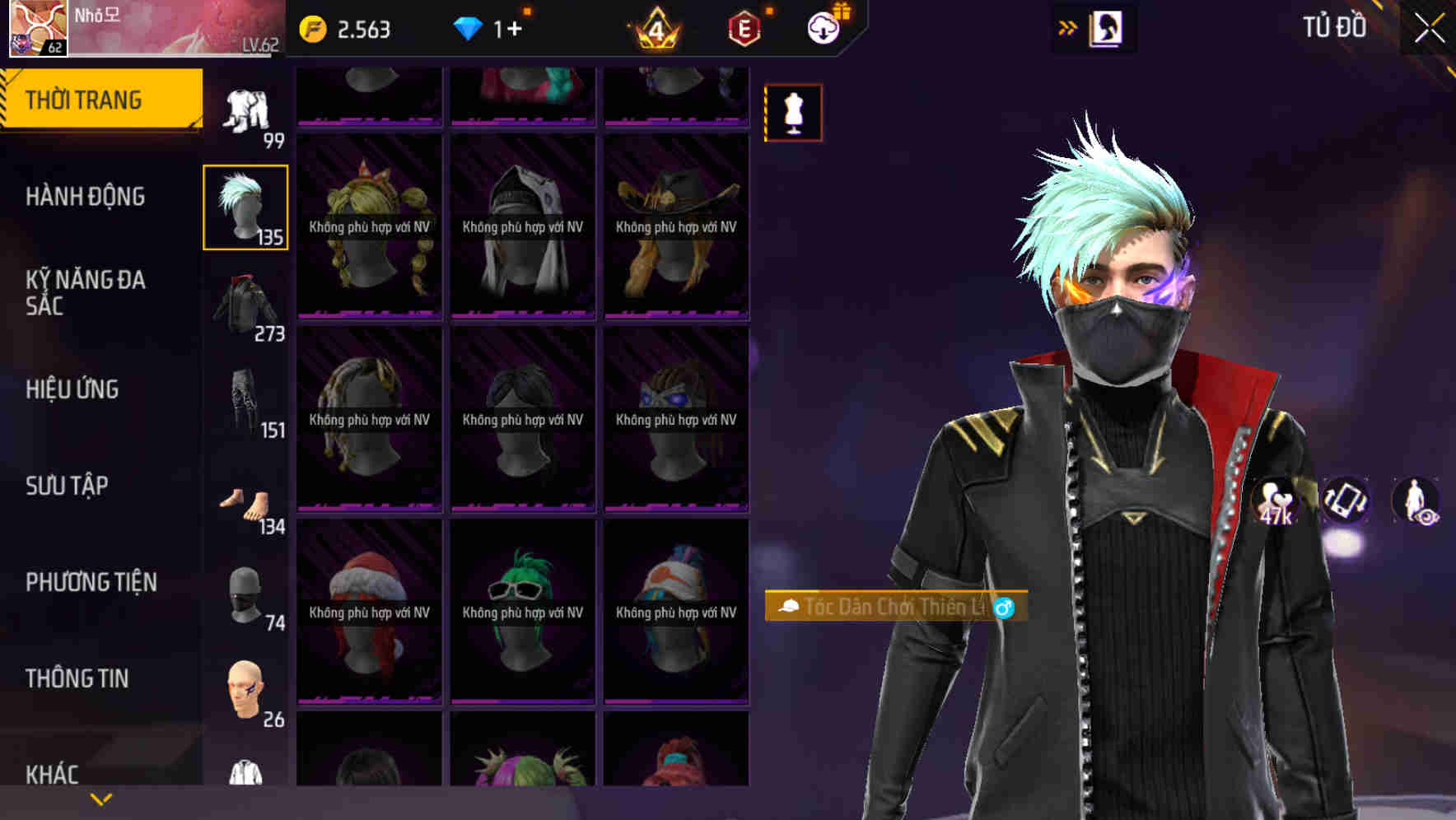
Task: Click the red E badge icon
Action: [744, 30]
